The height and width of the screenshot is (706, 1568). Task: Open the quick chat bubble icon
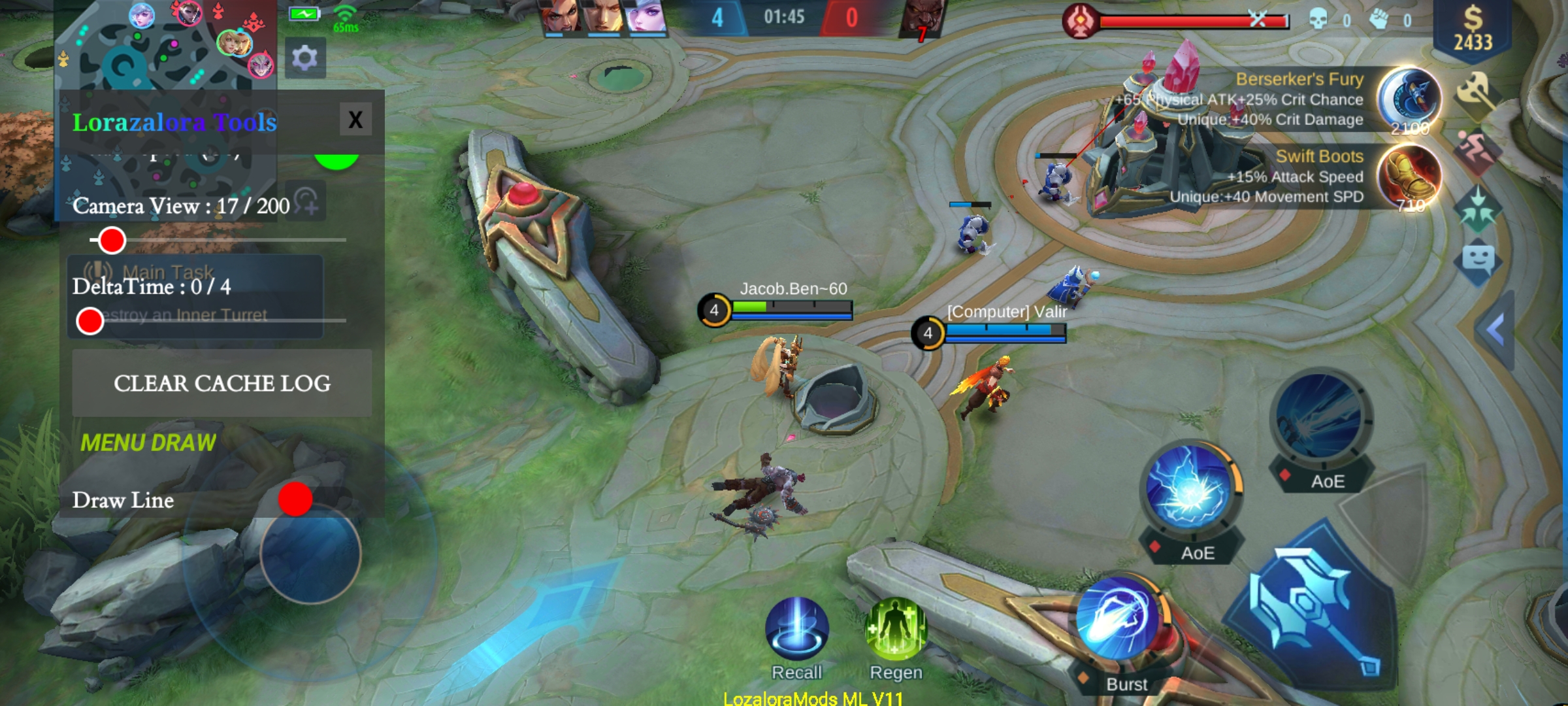(x=1478, y=260)
